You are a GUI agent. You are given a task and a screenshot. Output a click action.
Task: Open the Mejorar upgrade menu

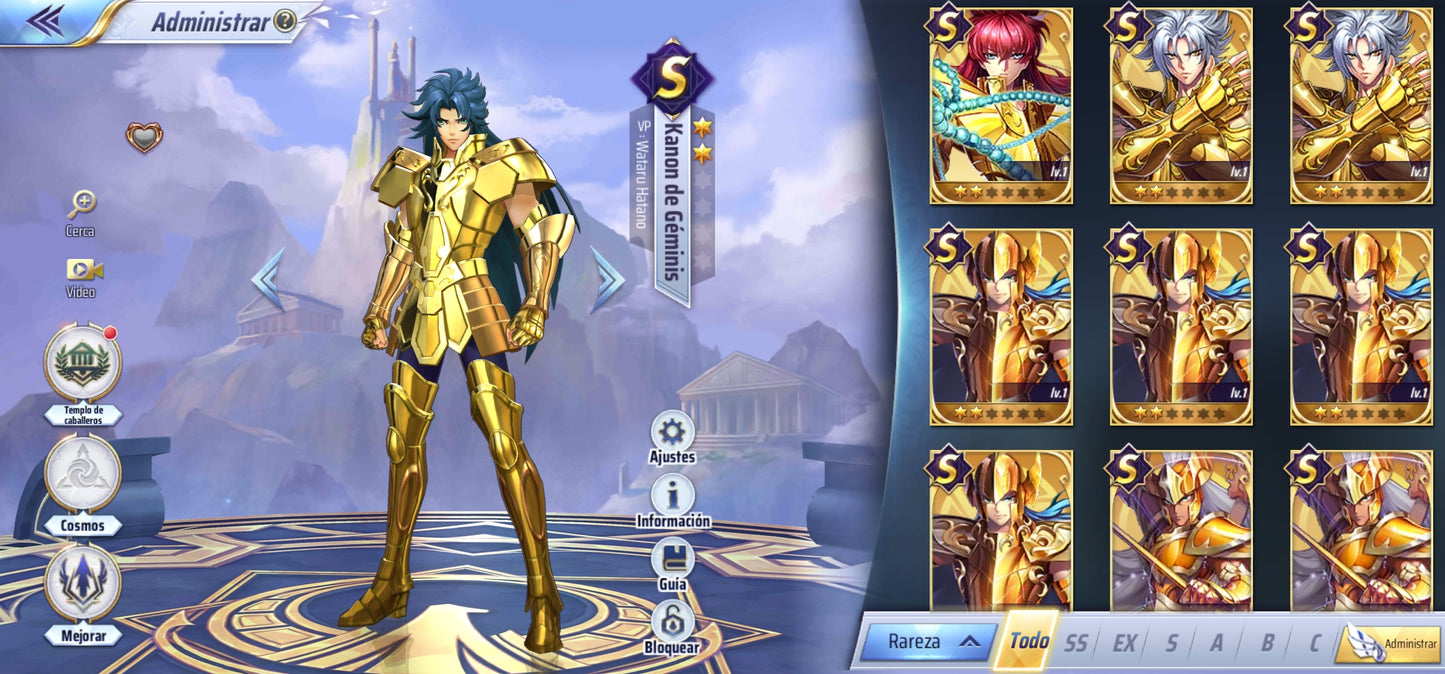click(x=82, y=583)
